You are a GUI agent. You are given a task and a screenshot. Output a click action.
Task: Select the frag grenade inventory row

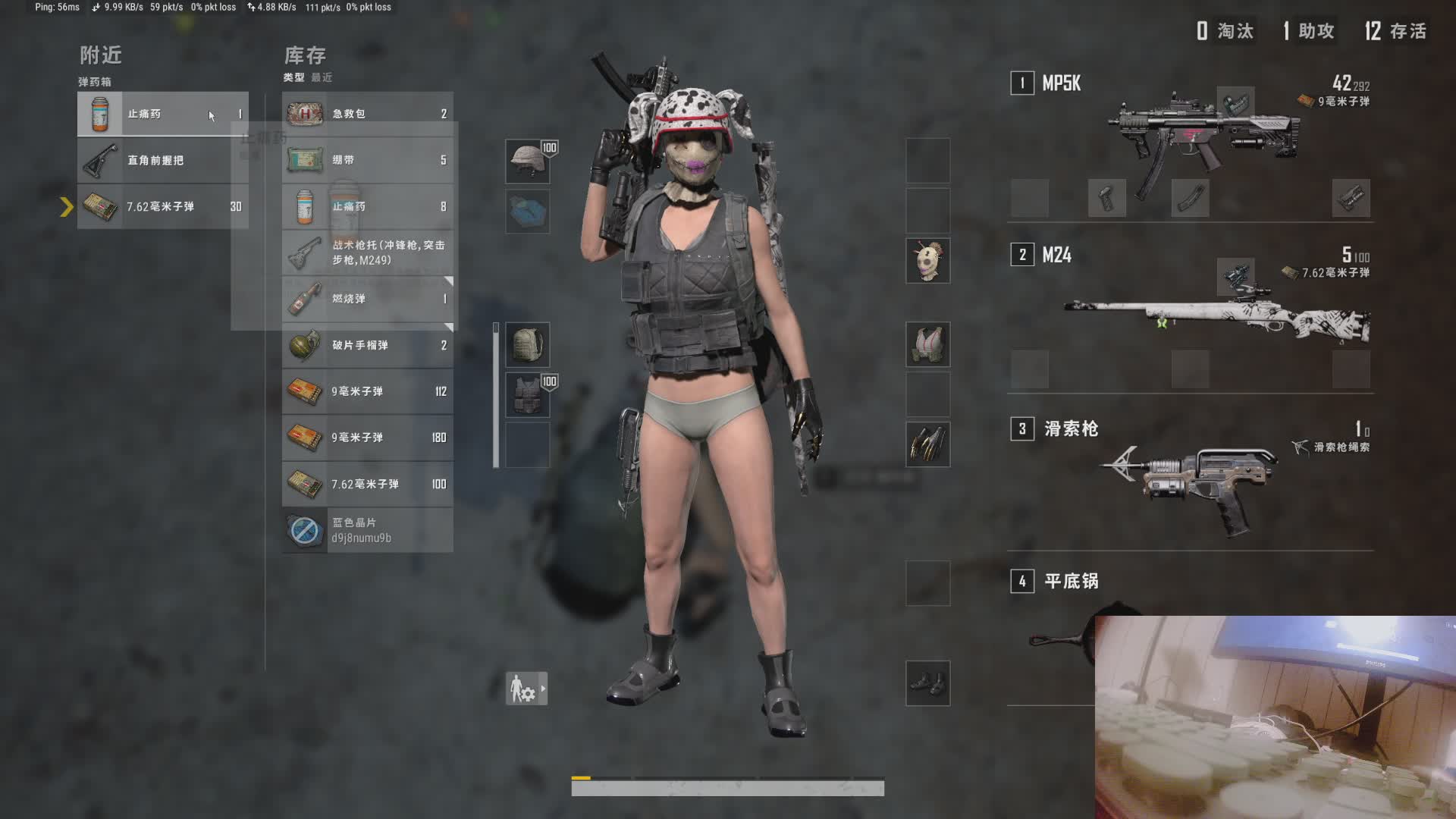click(368, 345)
